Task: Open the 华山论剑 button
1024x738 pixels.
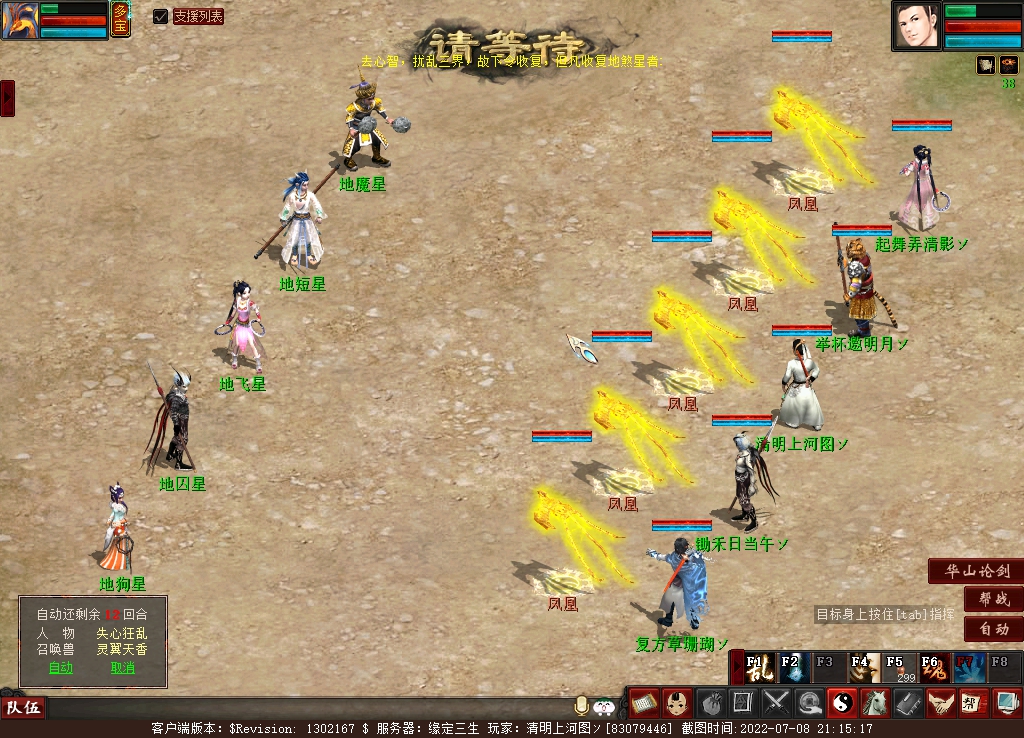Action: 976,572
